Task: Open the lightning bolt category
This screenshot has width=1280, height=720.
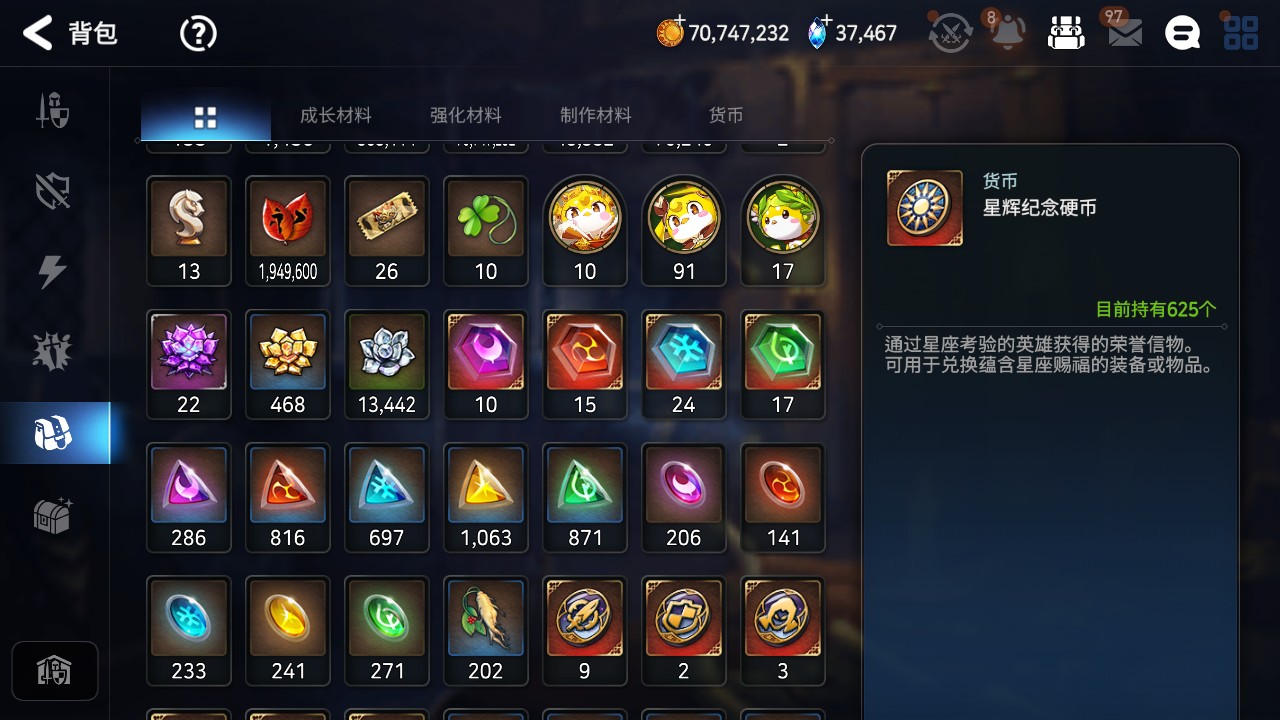Action: tap(53, 271)
